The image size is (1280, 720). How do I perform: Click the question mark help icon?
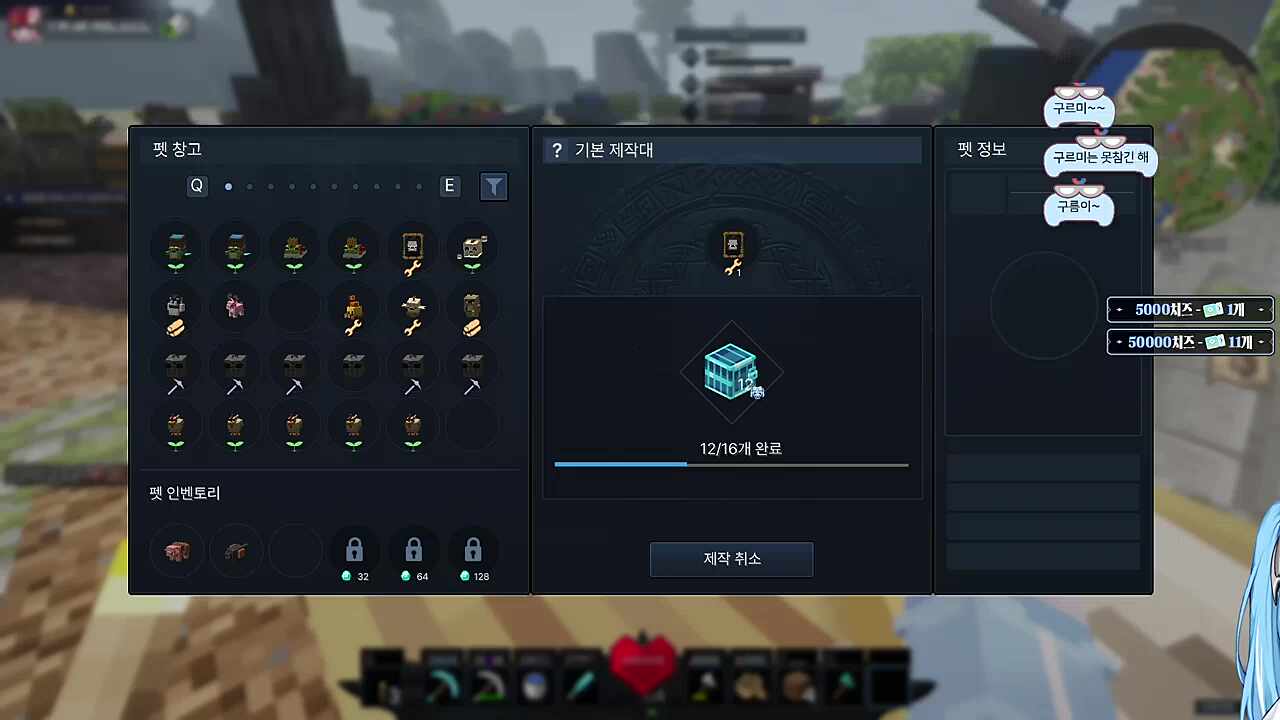coord(557,150)
